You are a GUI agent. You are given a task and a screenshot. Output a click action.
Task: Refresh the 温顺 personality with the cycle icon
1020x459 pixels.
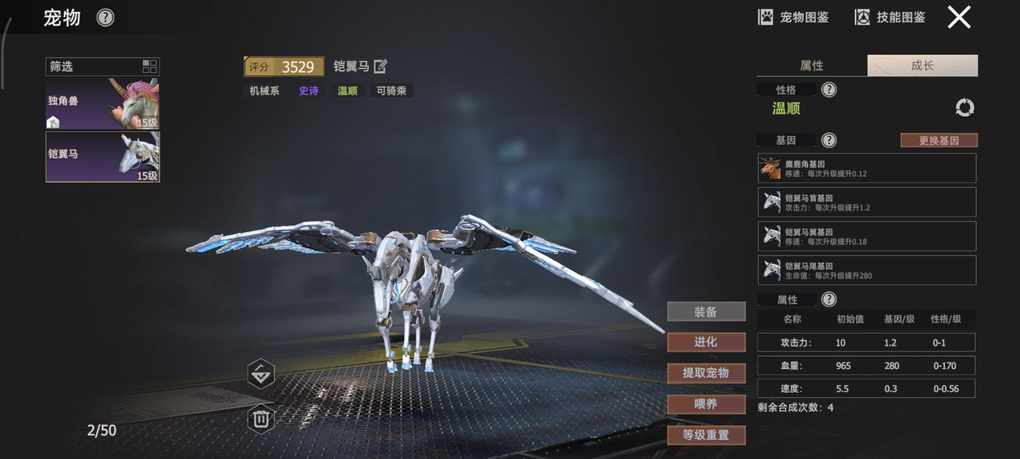965,108
